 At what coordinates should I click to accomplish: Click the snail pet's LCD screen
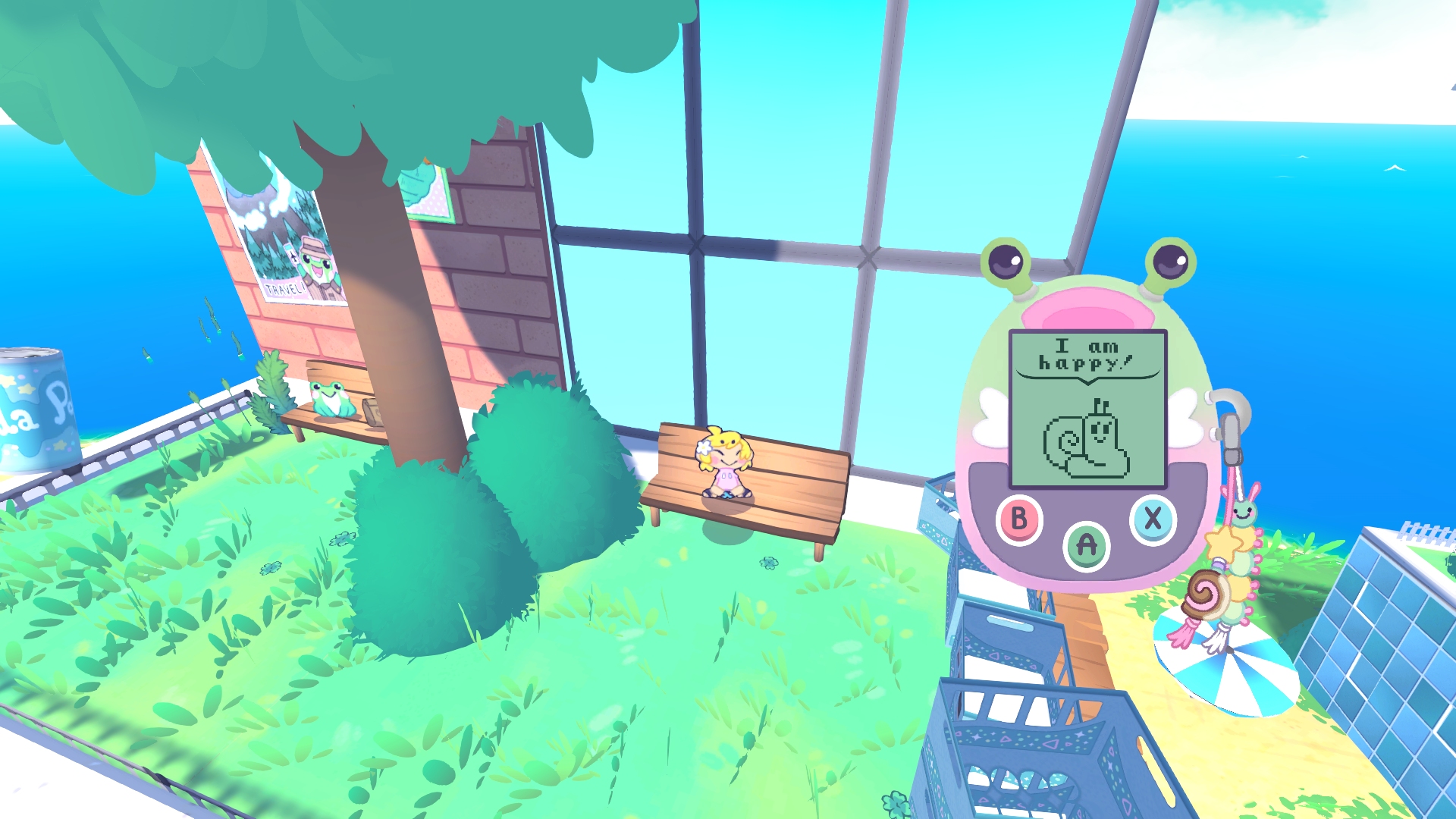[1087, 409]
